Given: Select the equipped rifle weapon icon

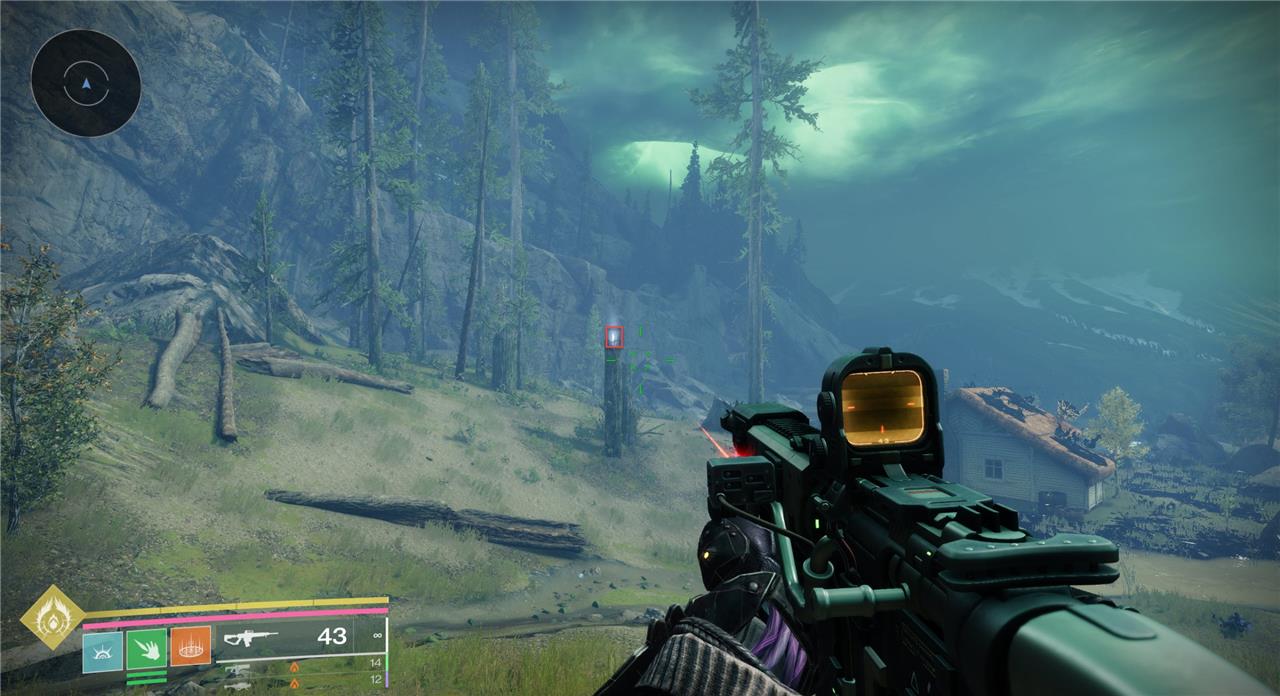Looking at the screenshot, I should (x=250, y=637).
